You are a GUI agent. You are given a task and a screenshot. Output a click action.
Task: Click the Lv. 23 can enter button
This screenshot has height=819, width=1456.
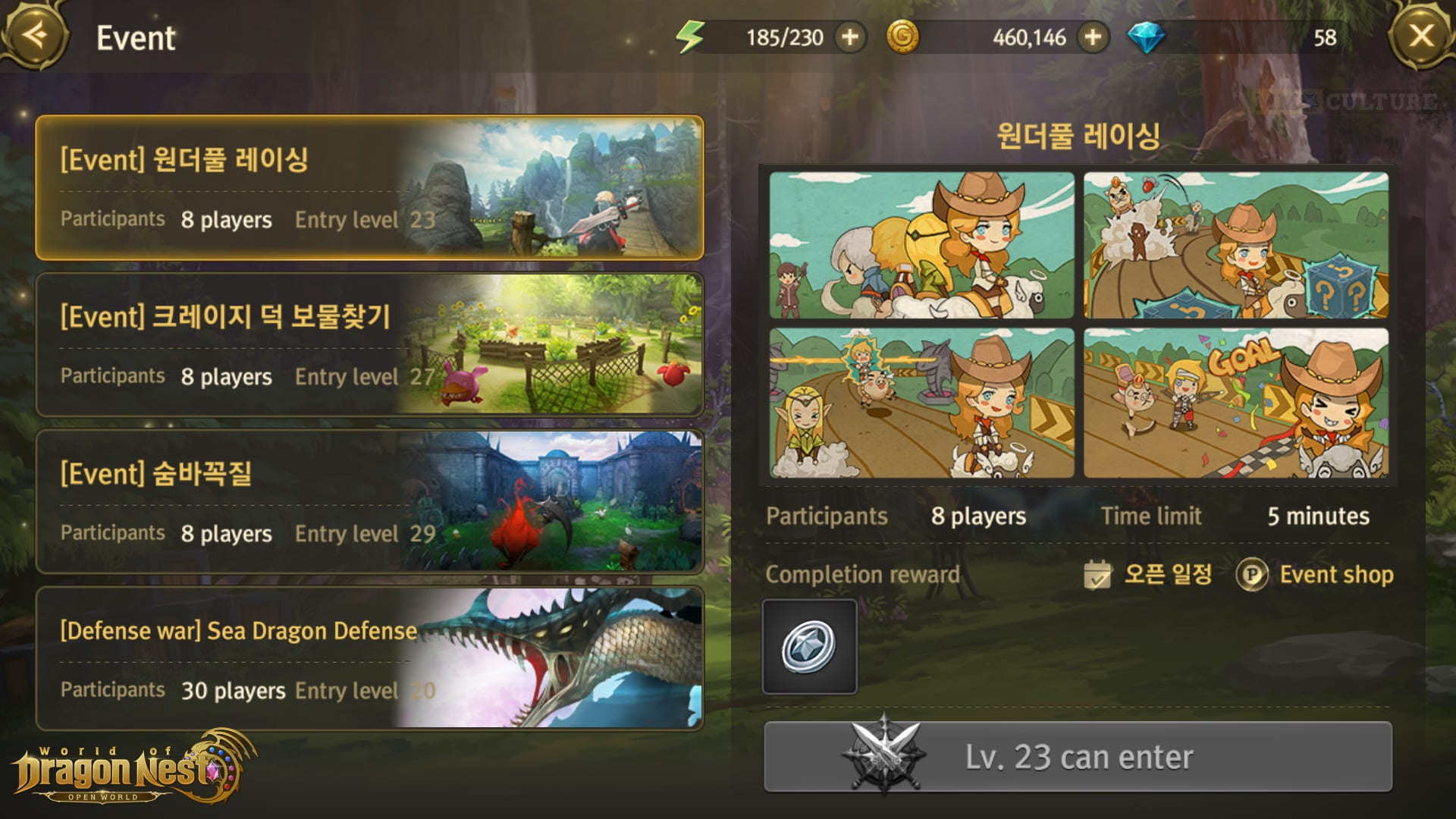(x=1078, y=757)
